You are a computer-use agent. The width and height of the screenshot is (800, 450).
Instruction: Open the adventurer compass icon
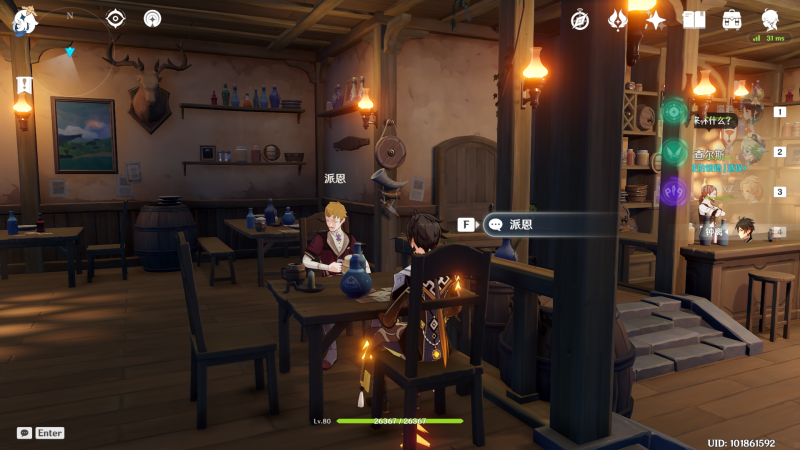click(579, 20)
